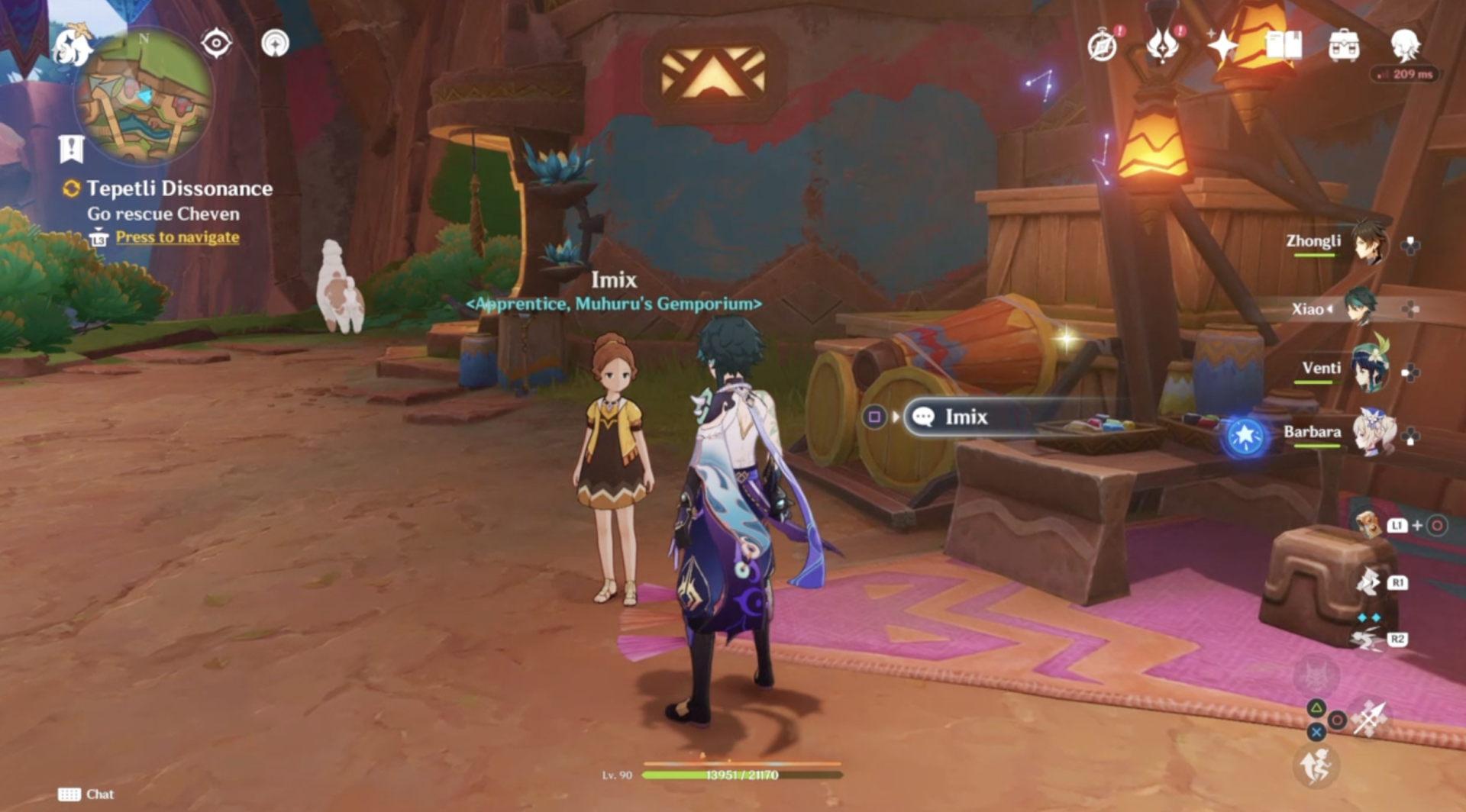The height and width of the screenshot is (812, 1466).
Task: Talk to Imix via dialogue prompt
Action: (x=965, y=417)
